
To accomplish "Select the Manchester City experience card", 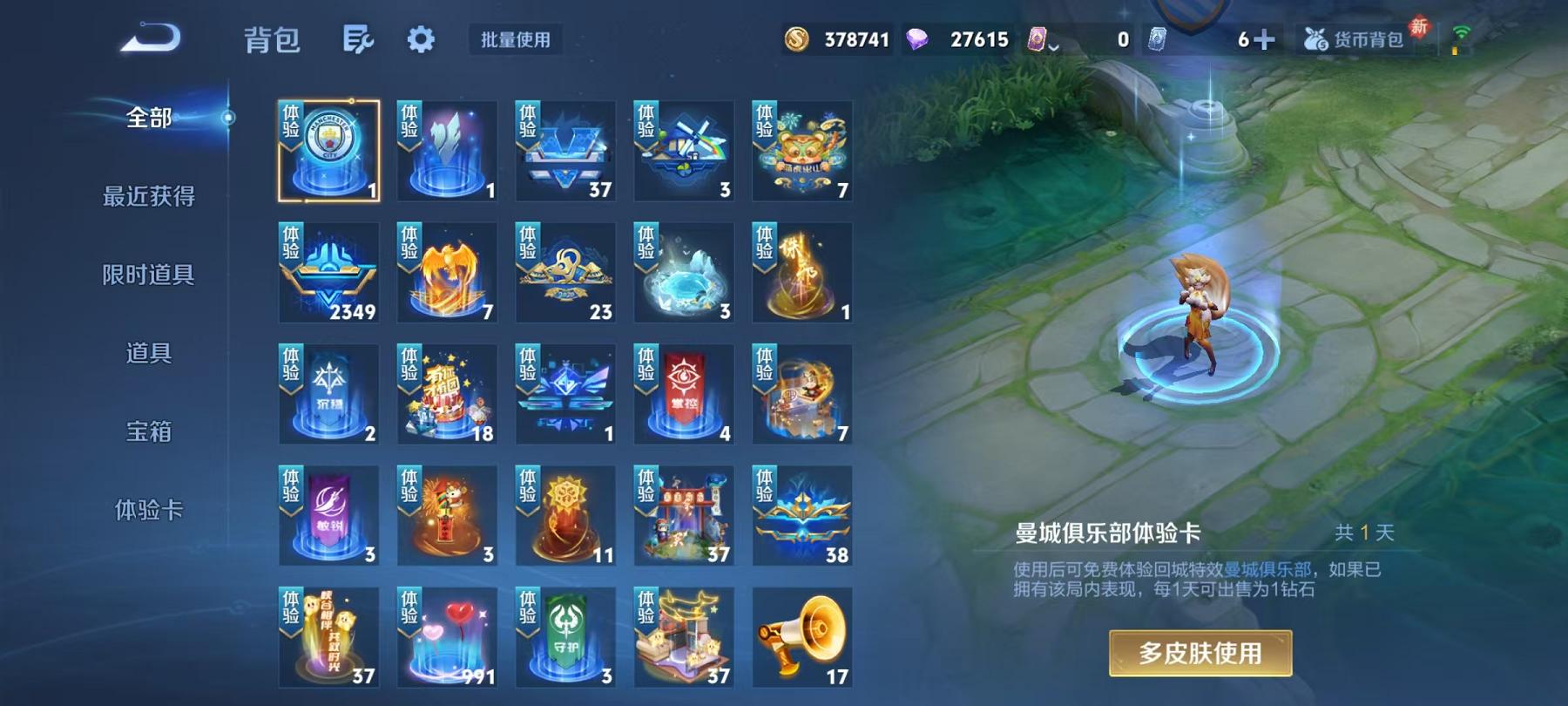I will click(x=328, y=148).
